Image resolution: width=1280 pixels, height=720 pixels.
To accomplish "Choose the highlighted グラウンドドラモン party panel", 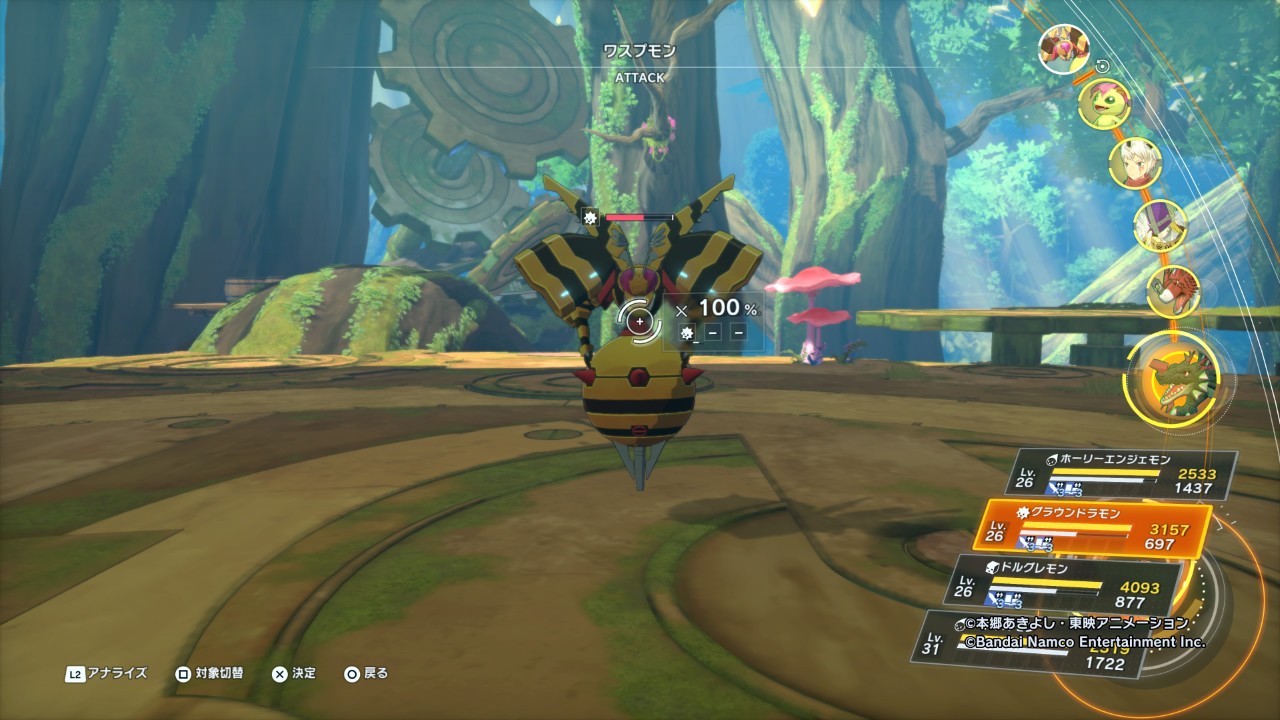I will point(1100,527).
